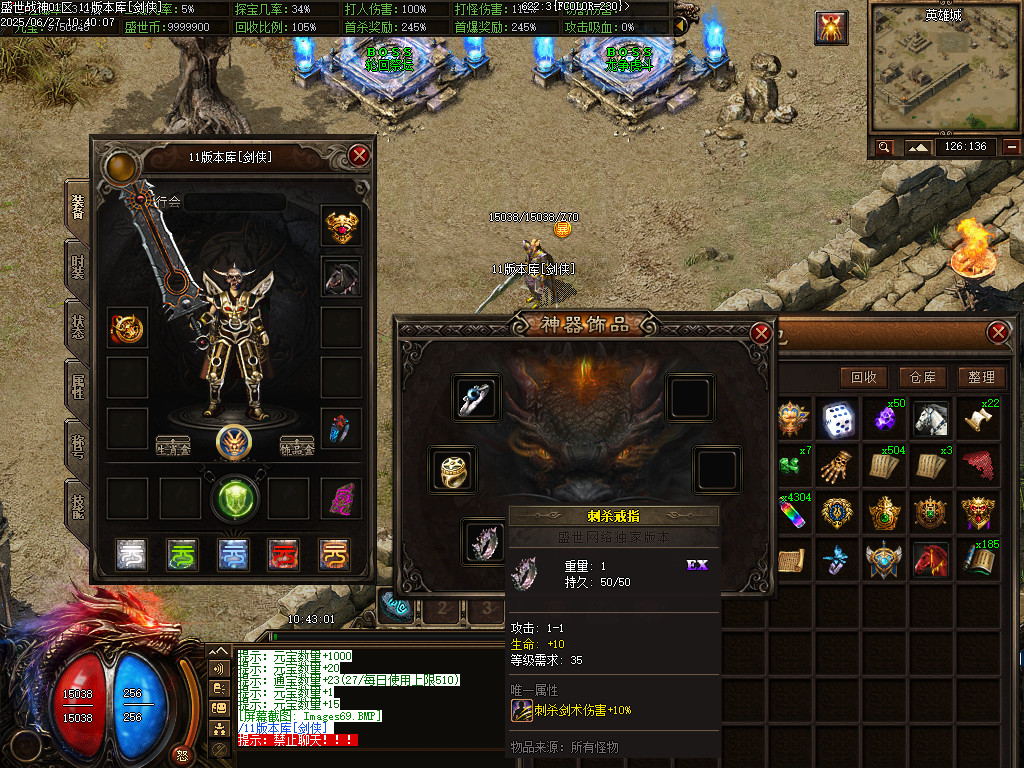Click the gold ring in artifact panel
Viewport: 1024px width, 768px height.
pos(452,469)
